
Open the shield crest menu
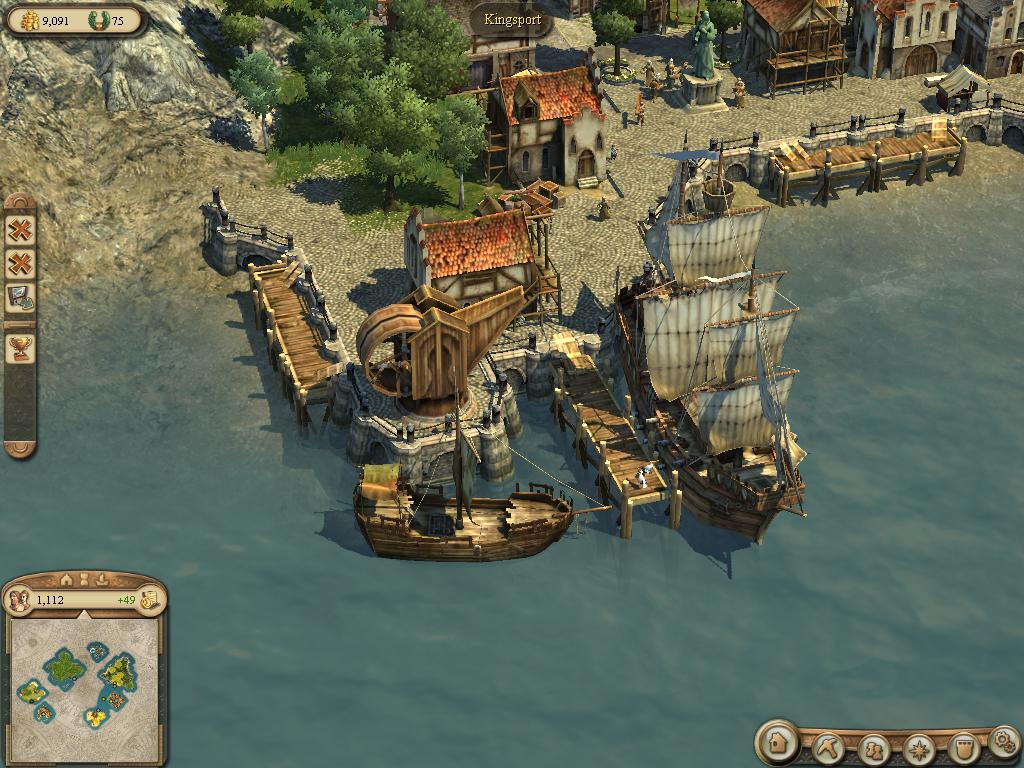[x=962, y=748]
